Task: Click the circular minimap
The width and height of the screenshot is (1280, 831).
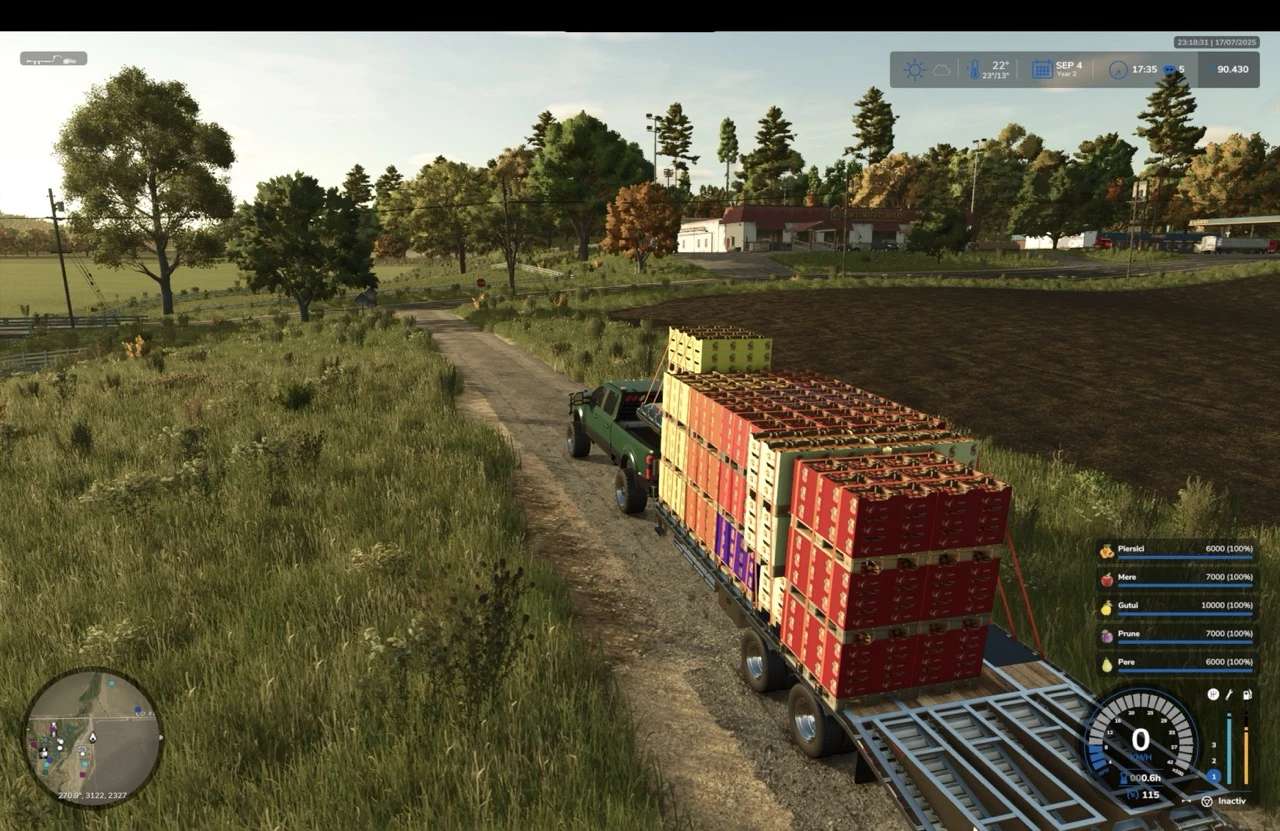Action: (x=92, y=737)
